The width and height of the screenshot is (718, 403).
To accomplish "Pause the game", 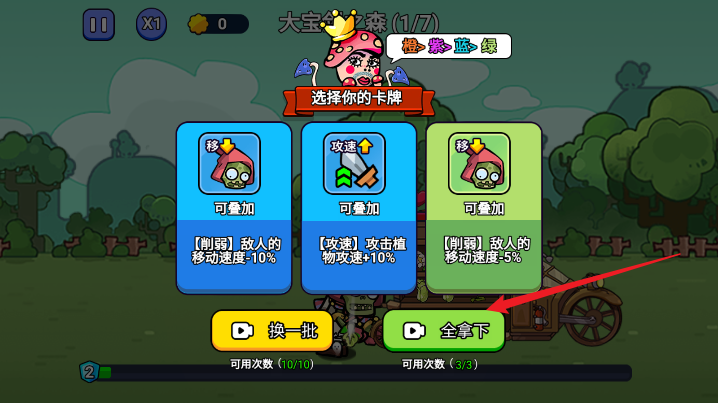I will (x=98, y=24).
